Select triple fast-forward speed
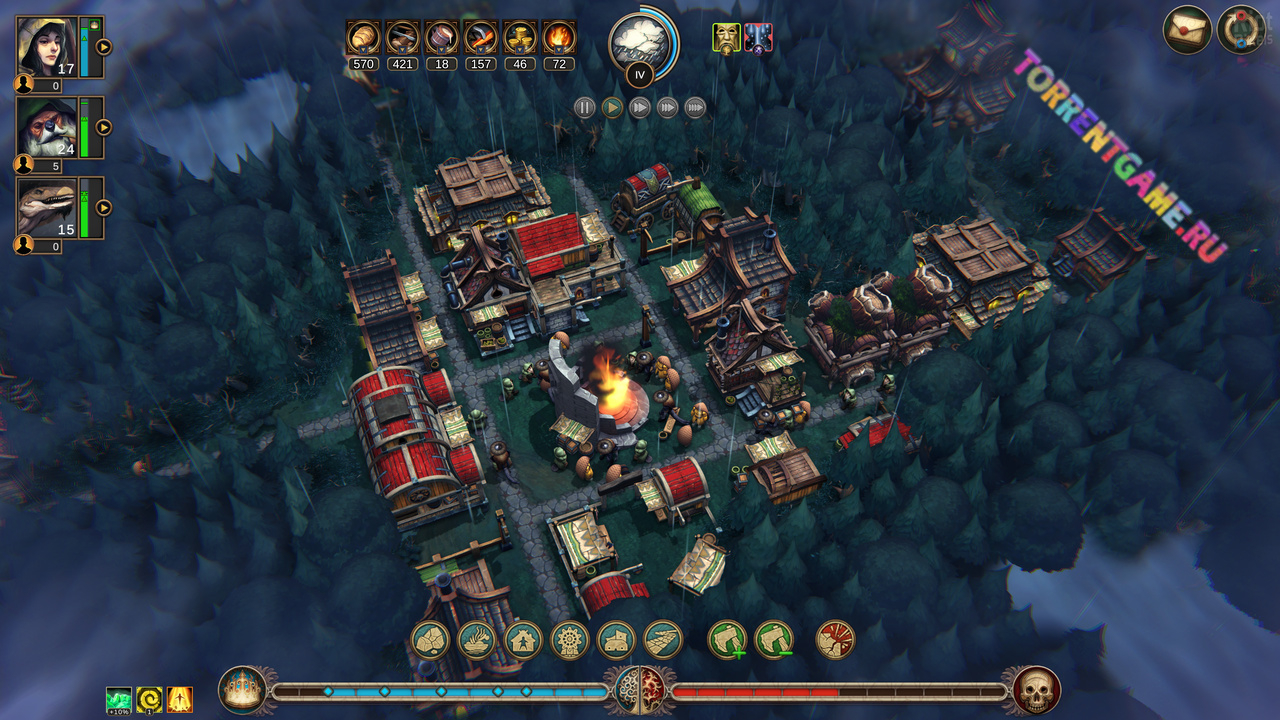The image size is (1280, 720). click(x=667, y=108)
